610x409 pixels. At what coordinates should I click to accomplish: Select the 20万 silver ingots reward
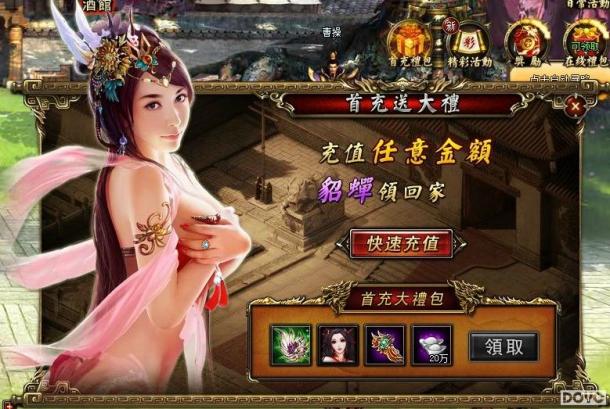[432, 345]
